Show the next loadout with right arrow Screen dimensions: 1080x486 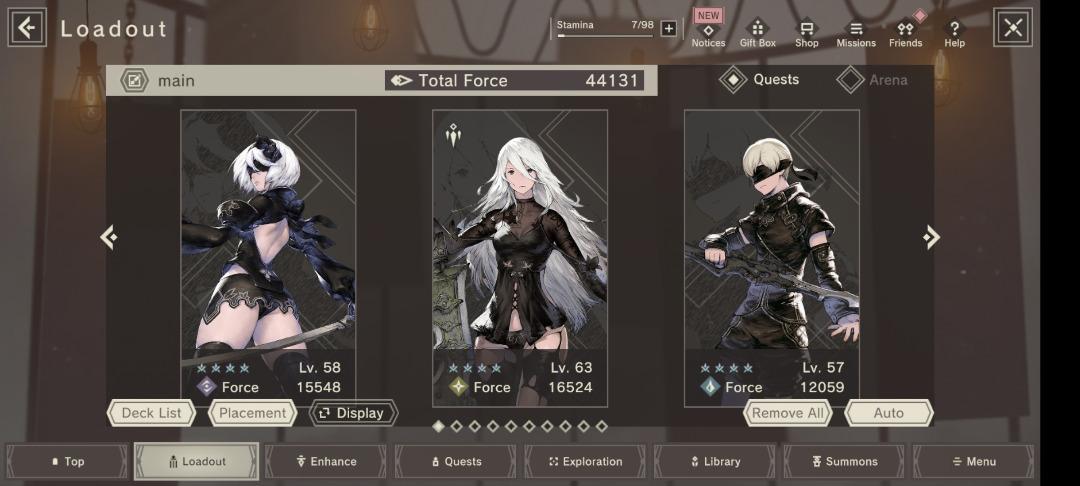[931, 237]
